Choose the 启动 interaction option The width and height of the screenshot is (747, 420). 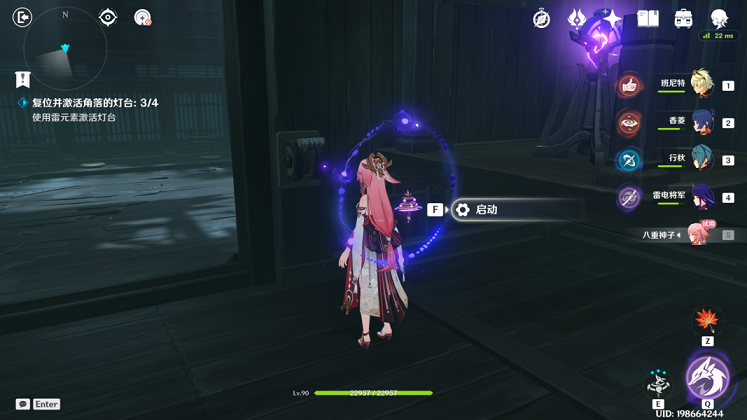point(486,210)
